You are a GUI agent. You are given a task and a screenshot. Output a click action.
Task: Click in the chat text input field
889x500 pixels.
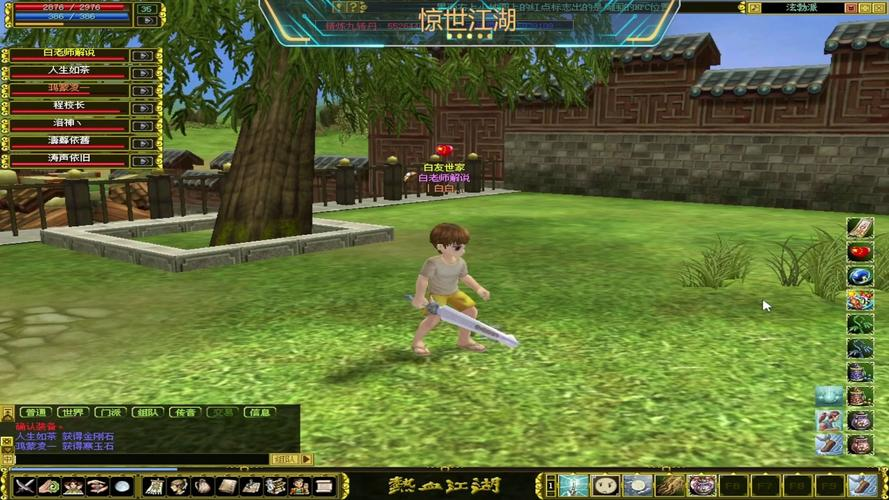tap(140, 459)
